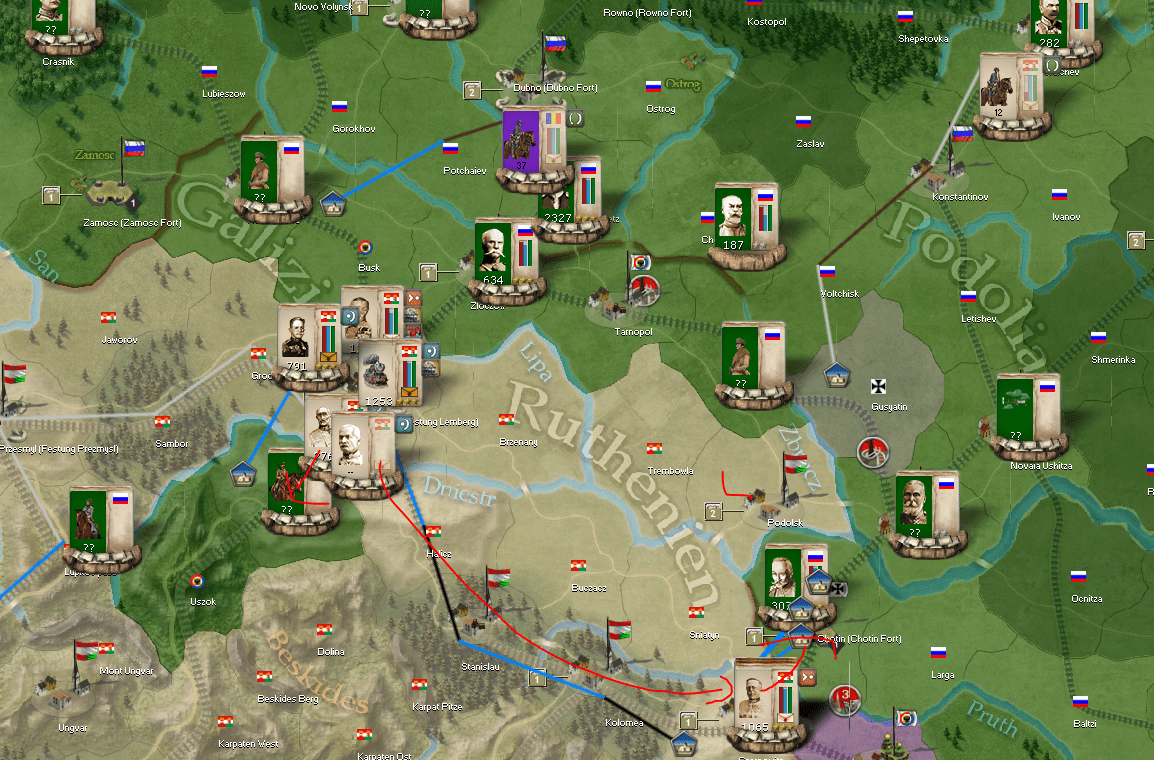The image size is (1154, 760).
Task: Click the Tarnopol city marker
Action: point(606,298)
